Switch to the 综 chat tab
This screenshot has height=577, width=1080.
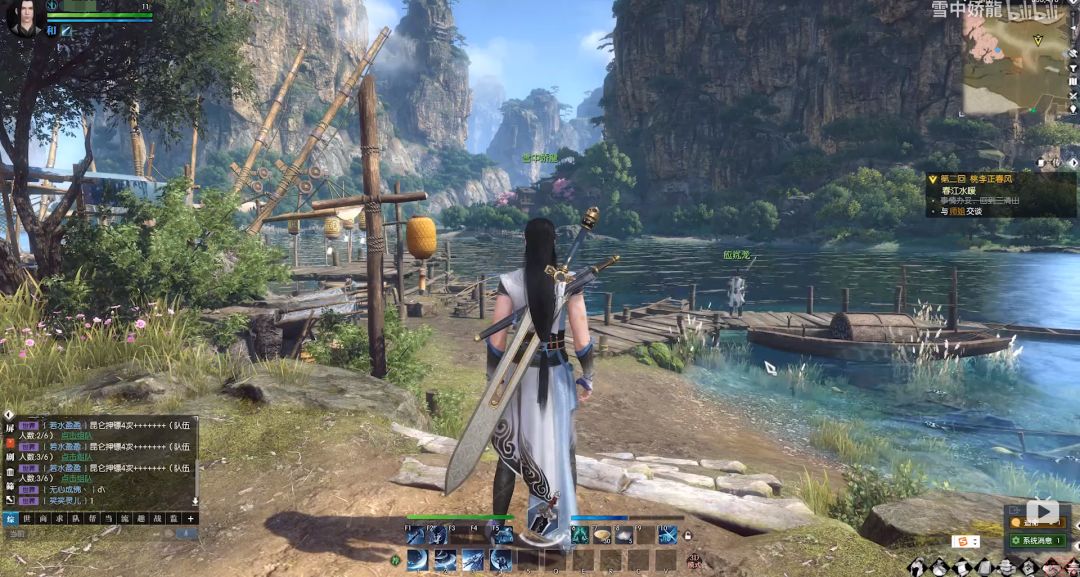pos(11,519)
